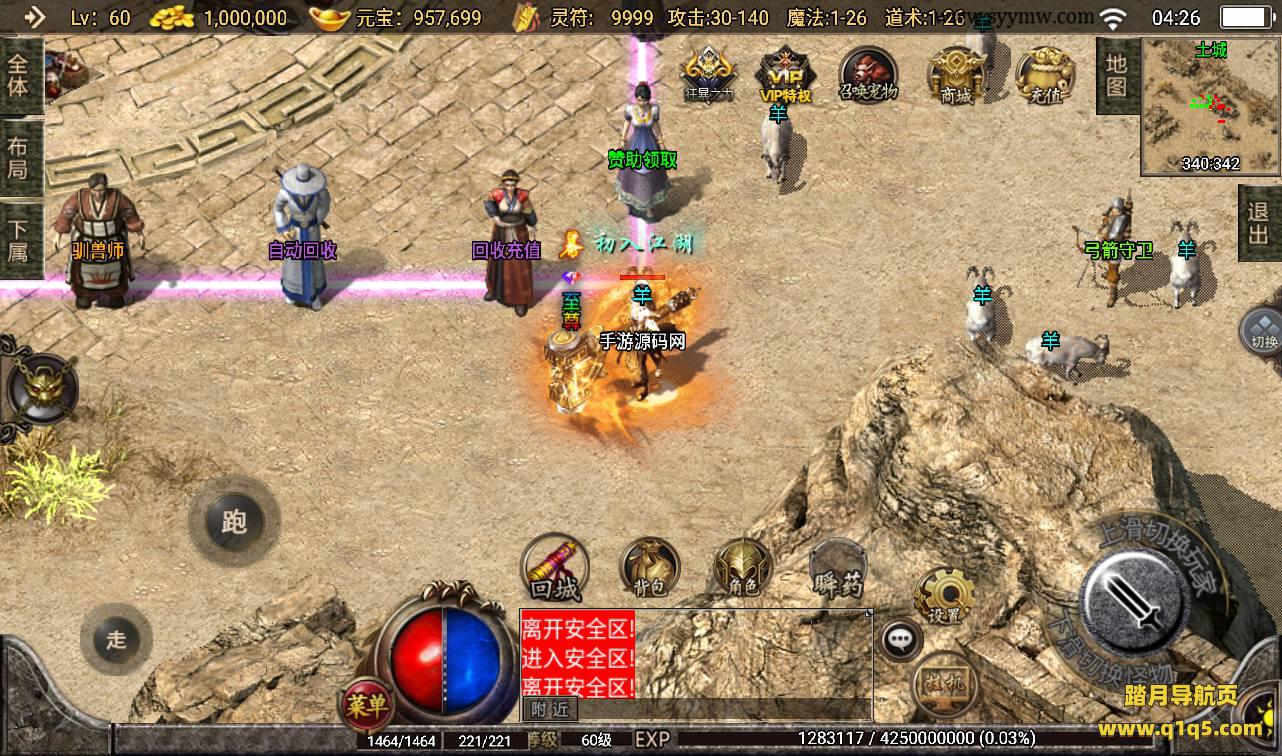Image resolution: width=1282 pixels, height=756 pixels.
Task: Open the 背包 backpack
Action: 651,568
